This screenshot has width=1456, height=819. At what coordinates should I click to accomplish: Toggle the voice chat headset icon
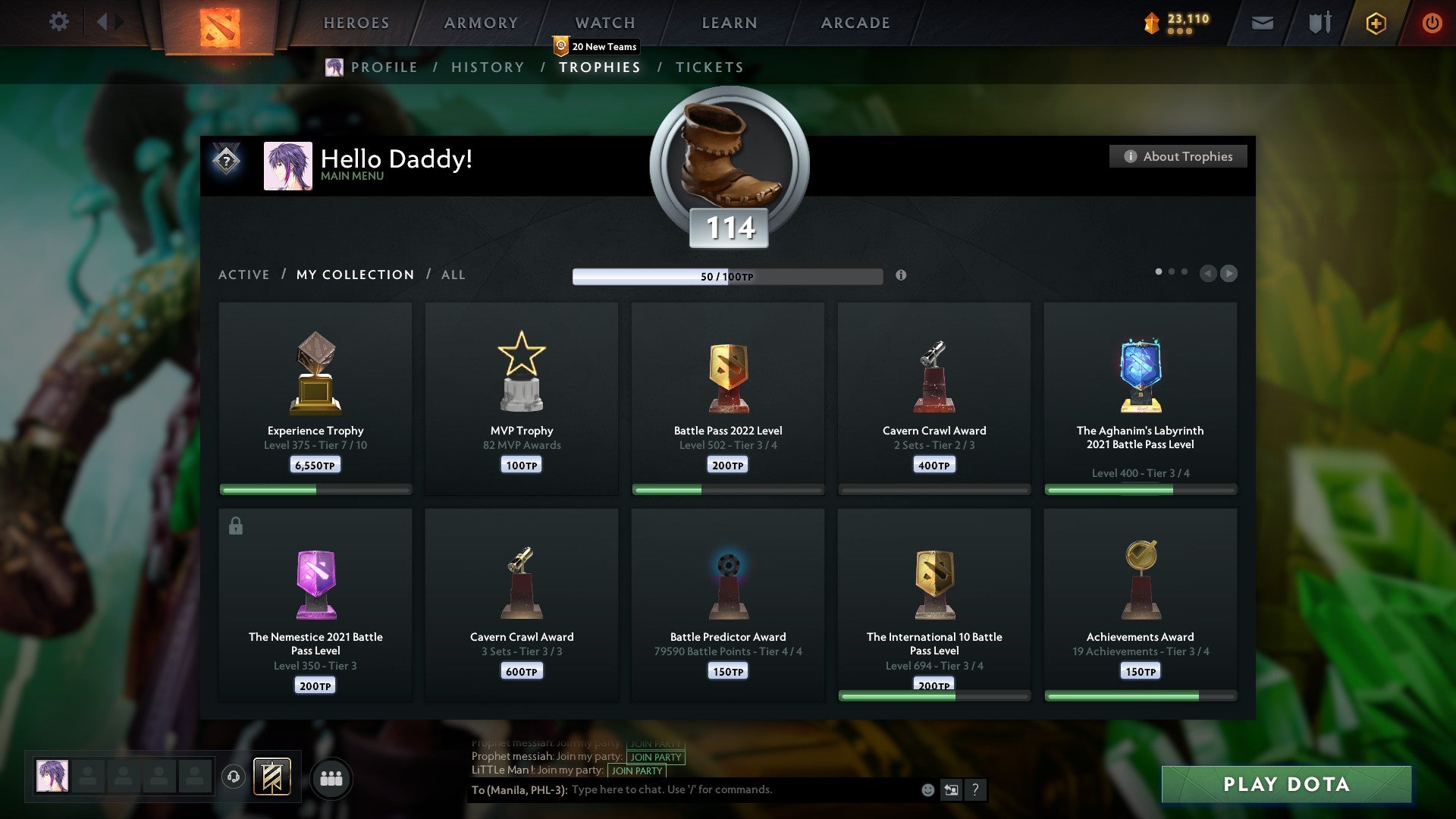click(x=234, y=777)
